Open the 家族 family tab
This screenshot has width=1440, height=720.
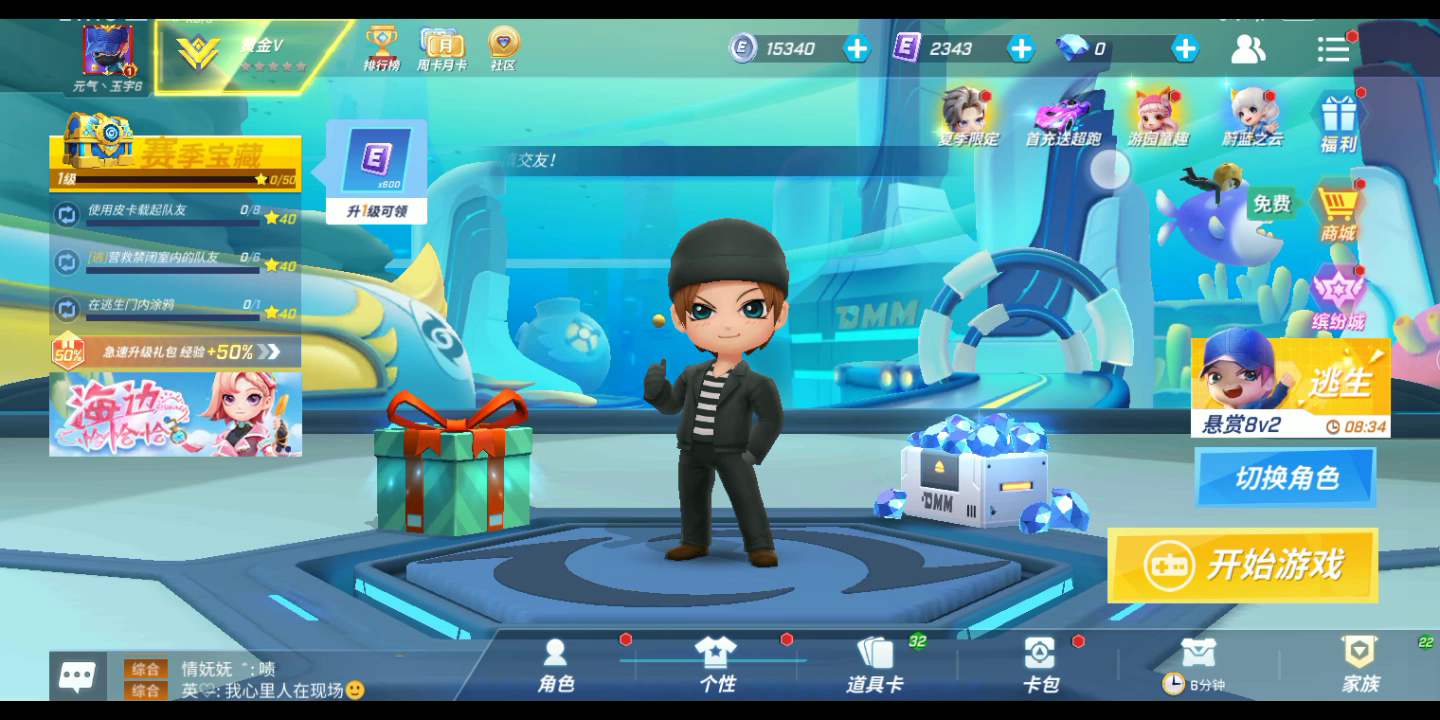pyautogui.click(x=1359, y=666)
